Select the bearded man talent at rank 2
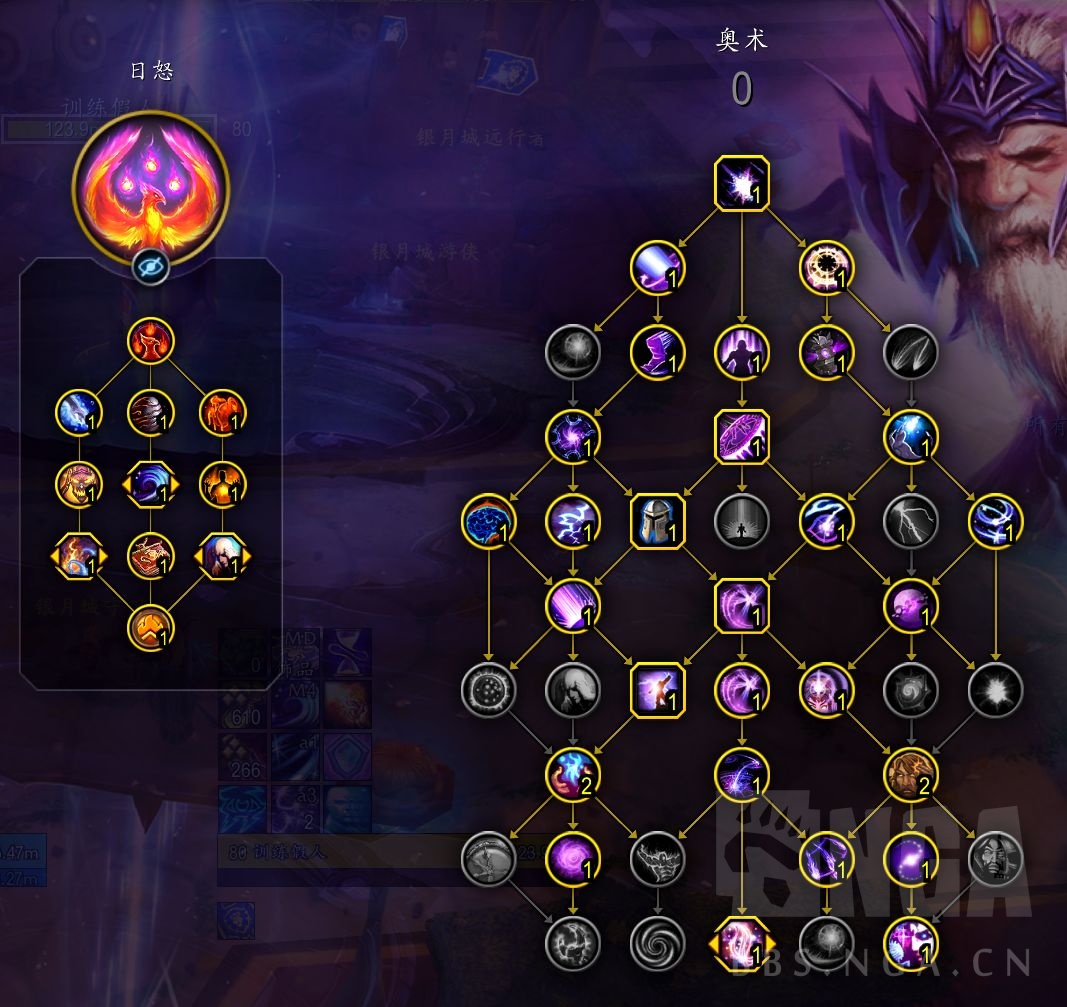The width and height of the screenshot is (1067, 1007). [910, 774]
